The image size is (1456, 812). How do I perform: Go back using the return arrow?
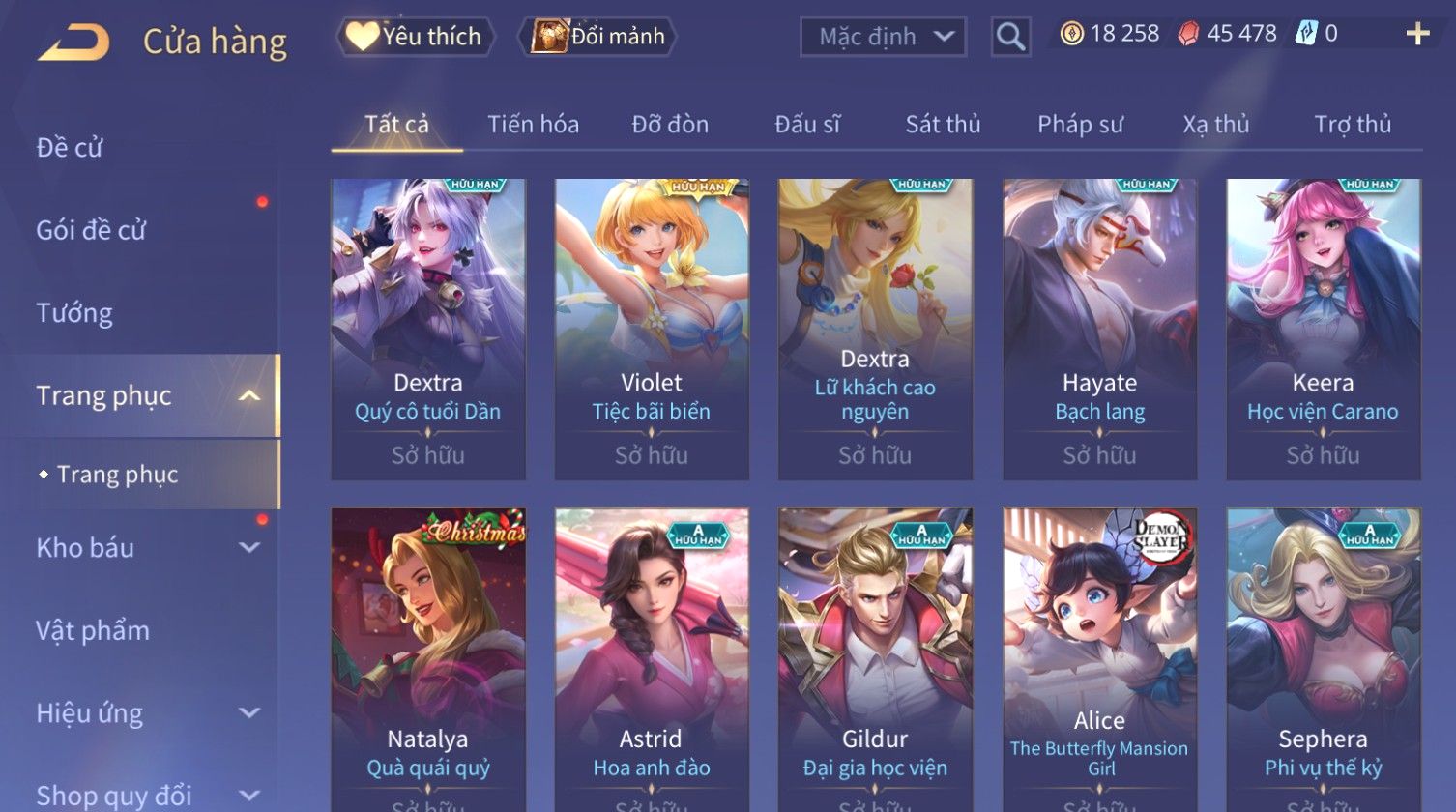73,42
